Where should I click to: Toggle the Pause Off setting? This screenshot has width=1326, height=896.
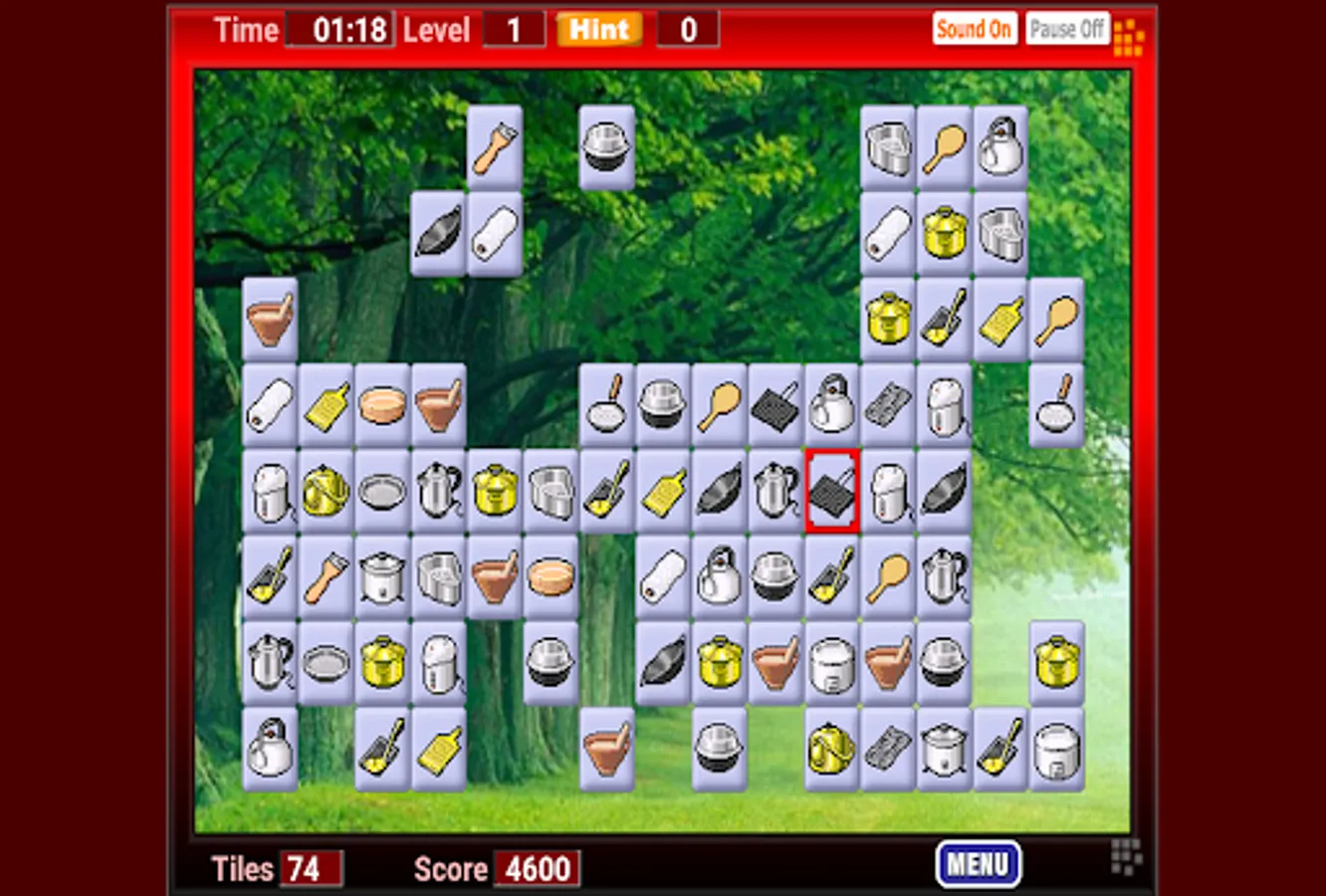(x=1067, y=27)
